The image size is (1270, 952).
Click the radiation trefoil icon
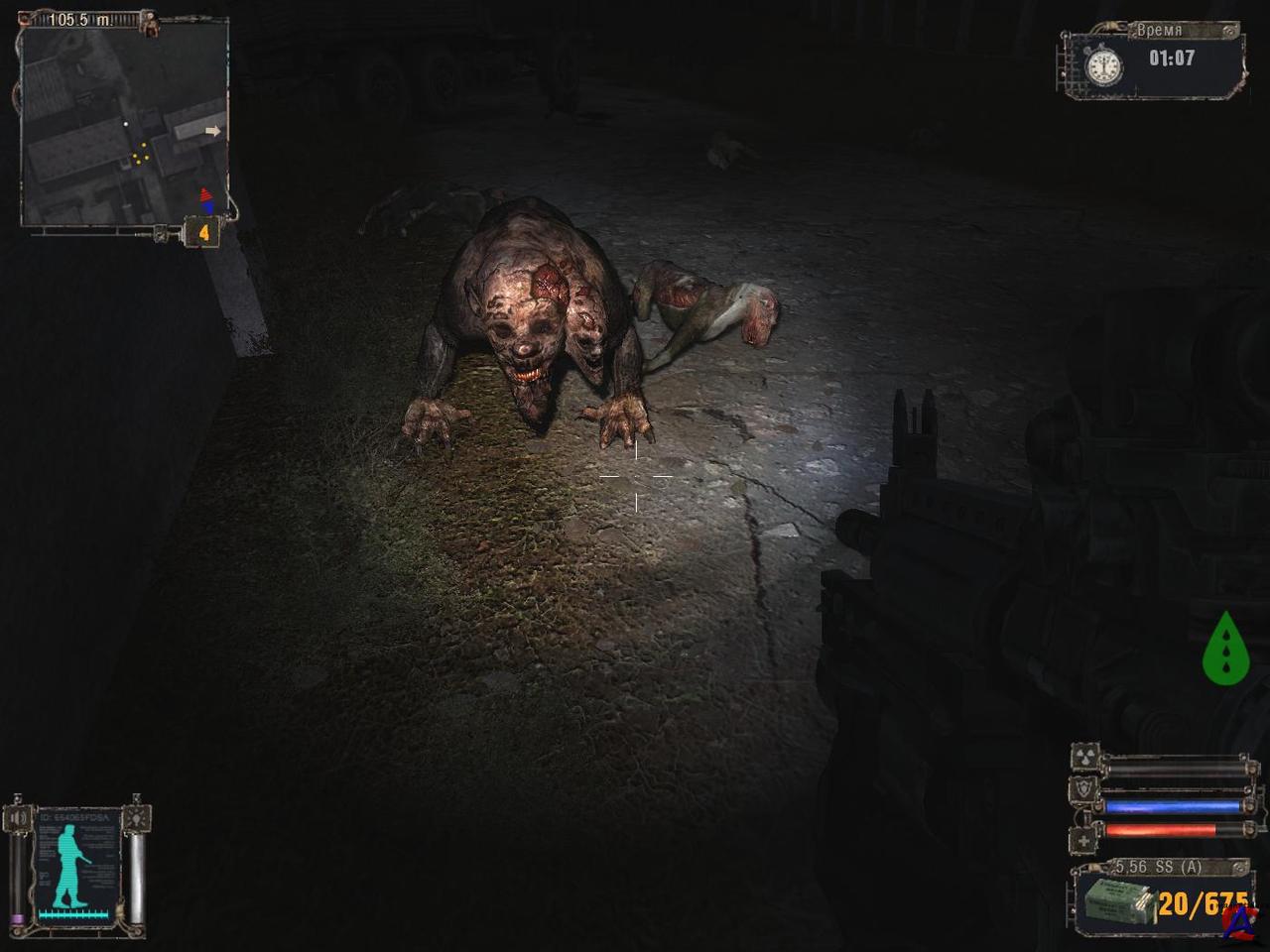click(1085, 759)
